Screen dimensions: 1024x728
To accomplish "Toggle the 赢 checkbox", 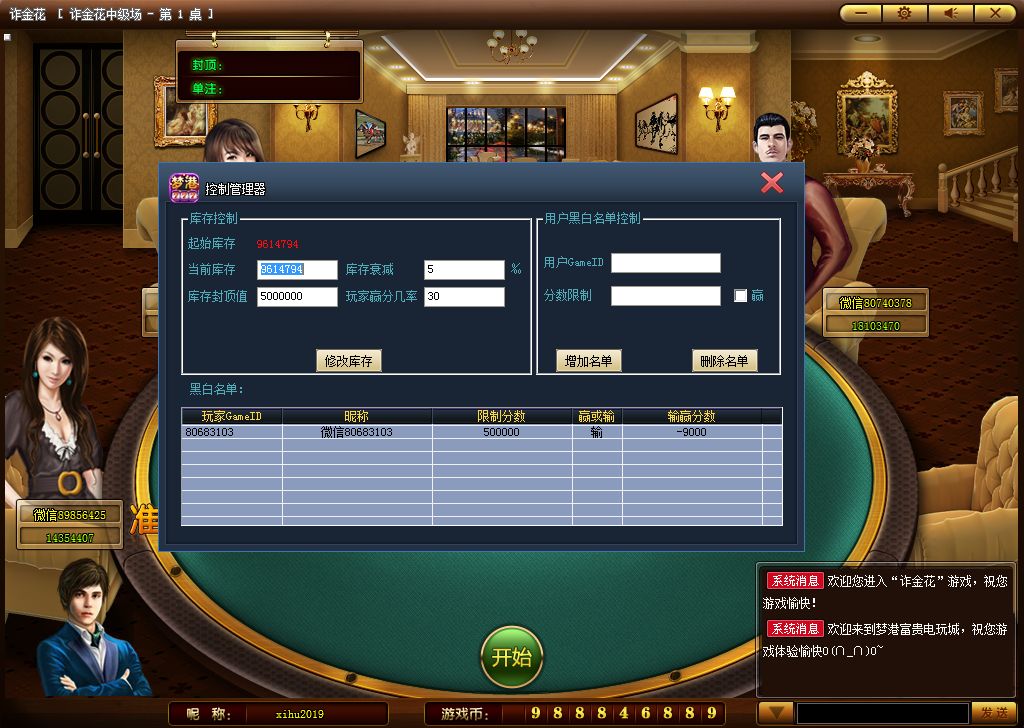I will (x=741, y=296).
